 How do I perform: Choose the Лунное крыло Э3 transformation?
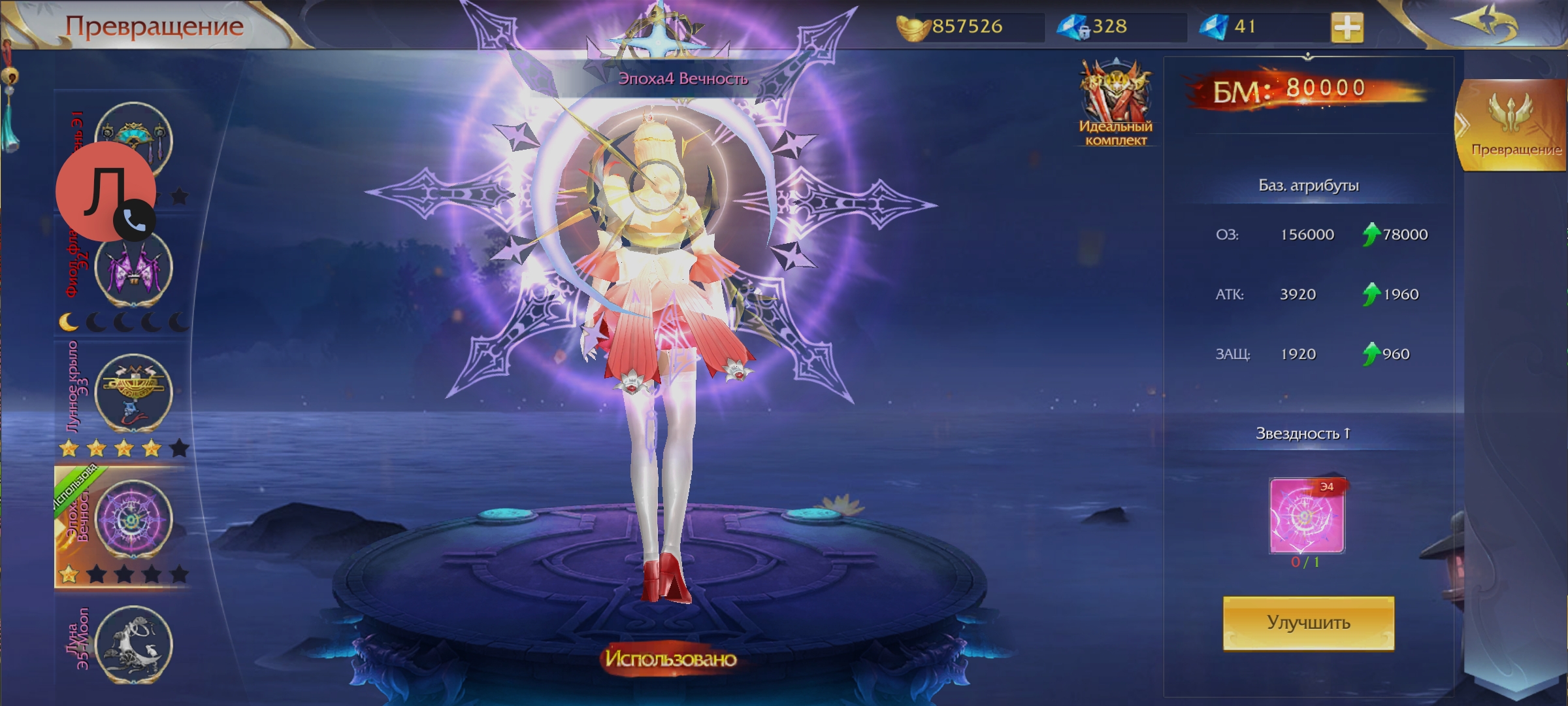point(133,392)
